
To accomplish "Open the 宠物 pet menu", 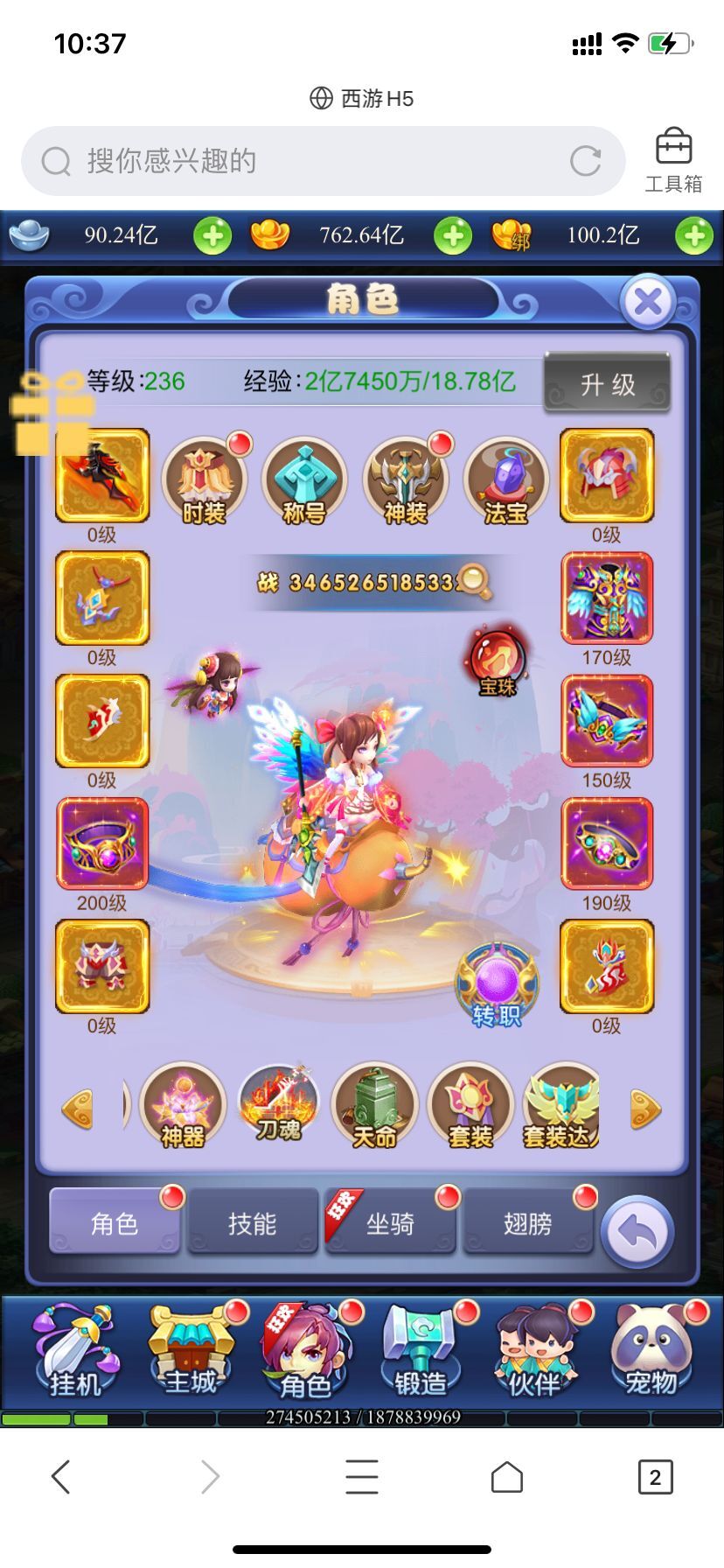I will tap(651, 1352).
